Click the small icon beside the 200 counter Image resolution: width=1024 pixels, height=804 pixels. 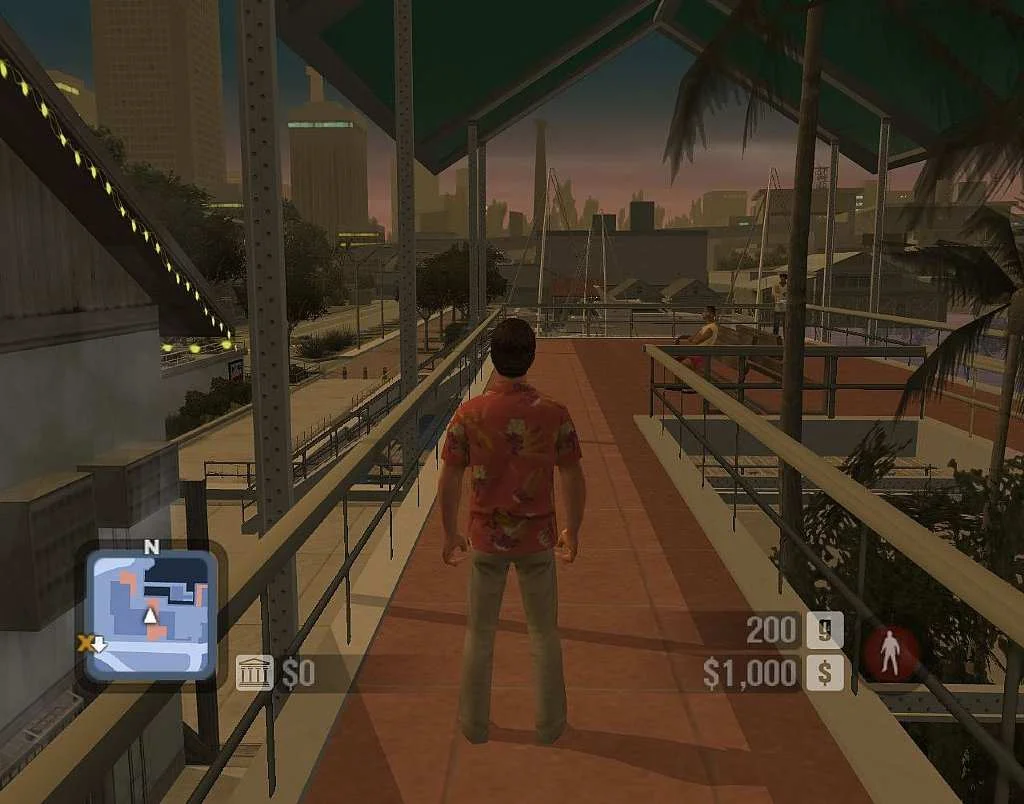[x=825, y=630]
